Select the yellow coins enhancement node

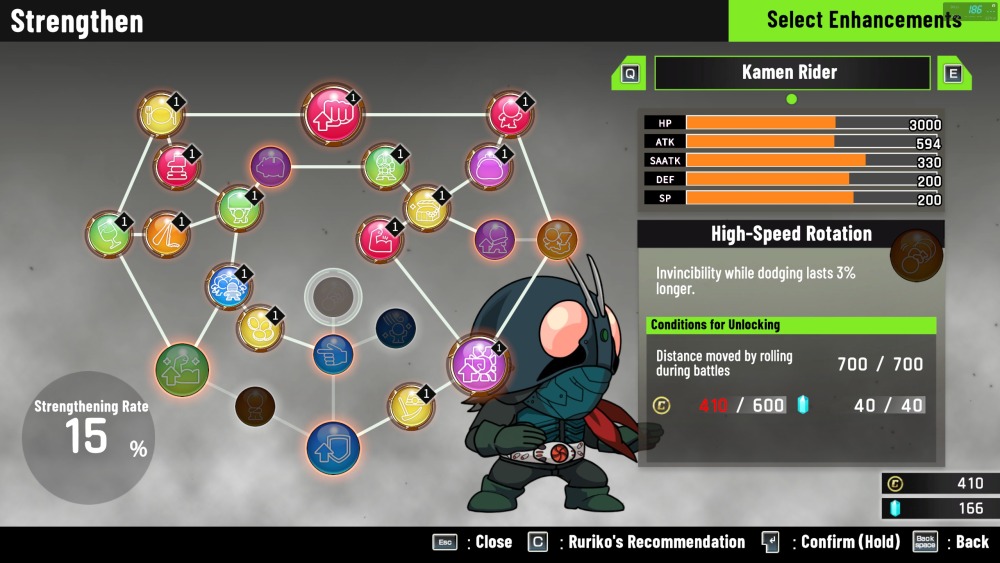point(260,327)
